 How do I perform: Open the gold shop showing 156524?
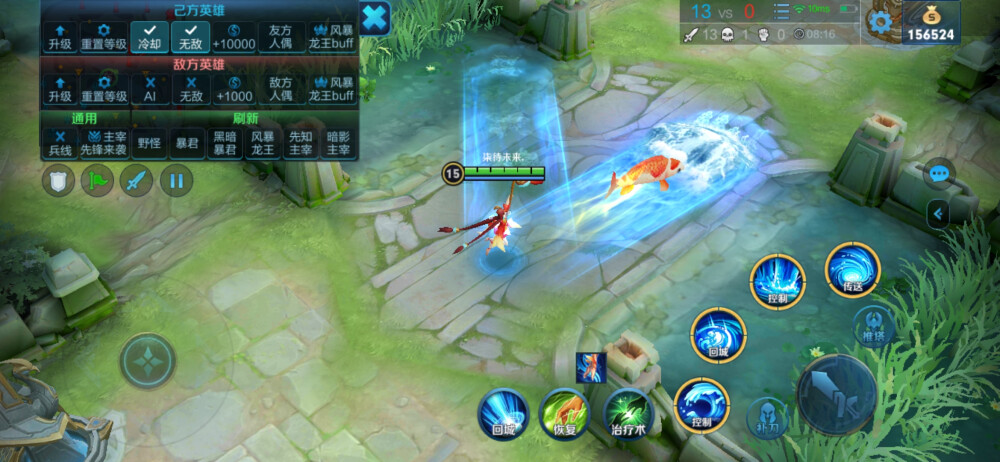point(929,23)
